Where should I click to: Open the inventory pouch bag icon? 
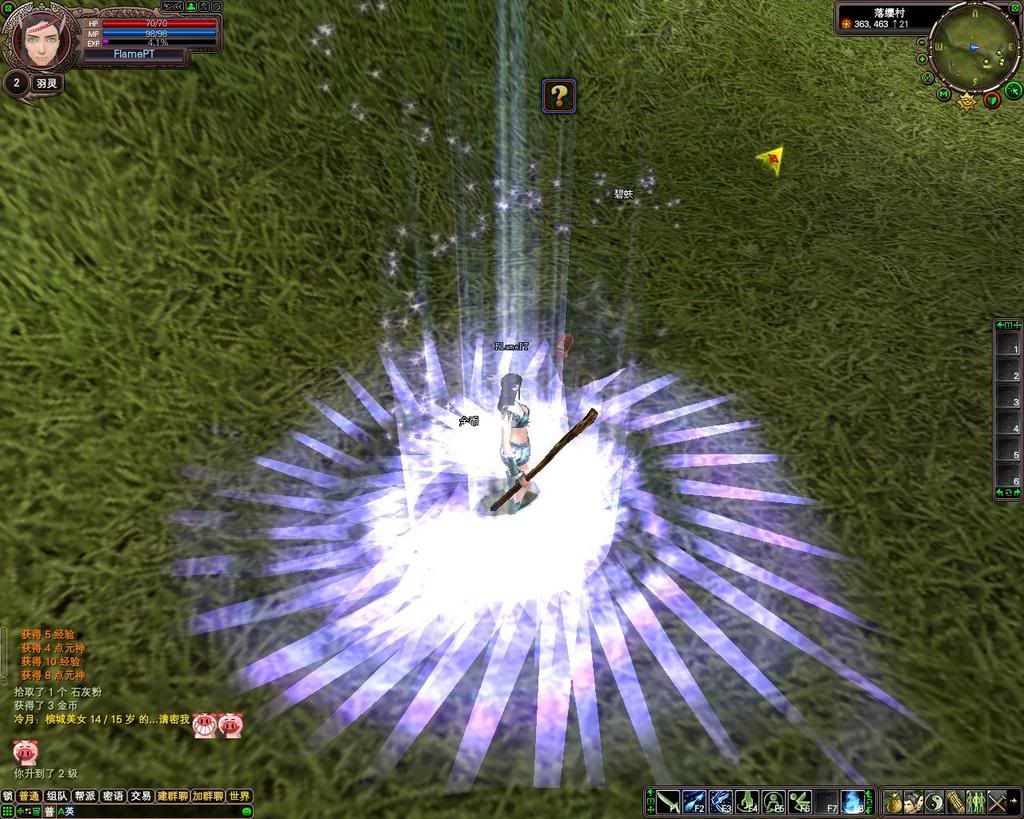tap(893, 802)
